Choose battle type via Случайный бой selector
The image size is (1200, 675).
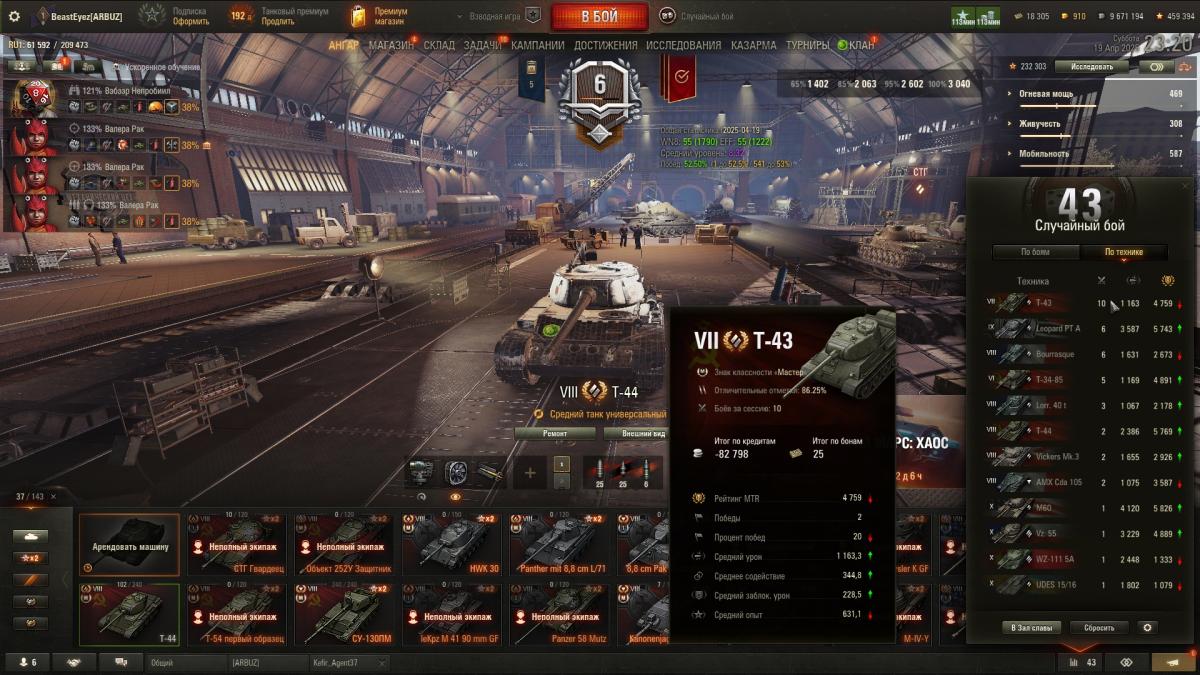point(697,16)
